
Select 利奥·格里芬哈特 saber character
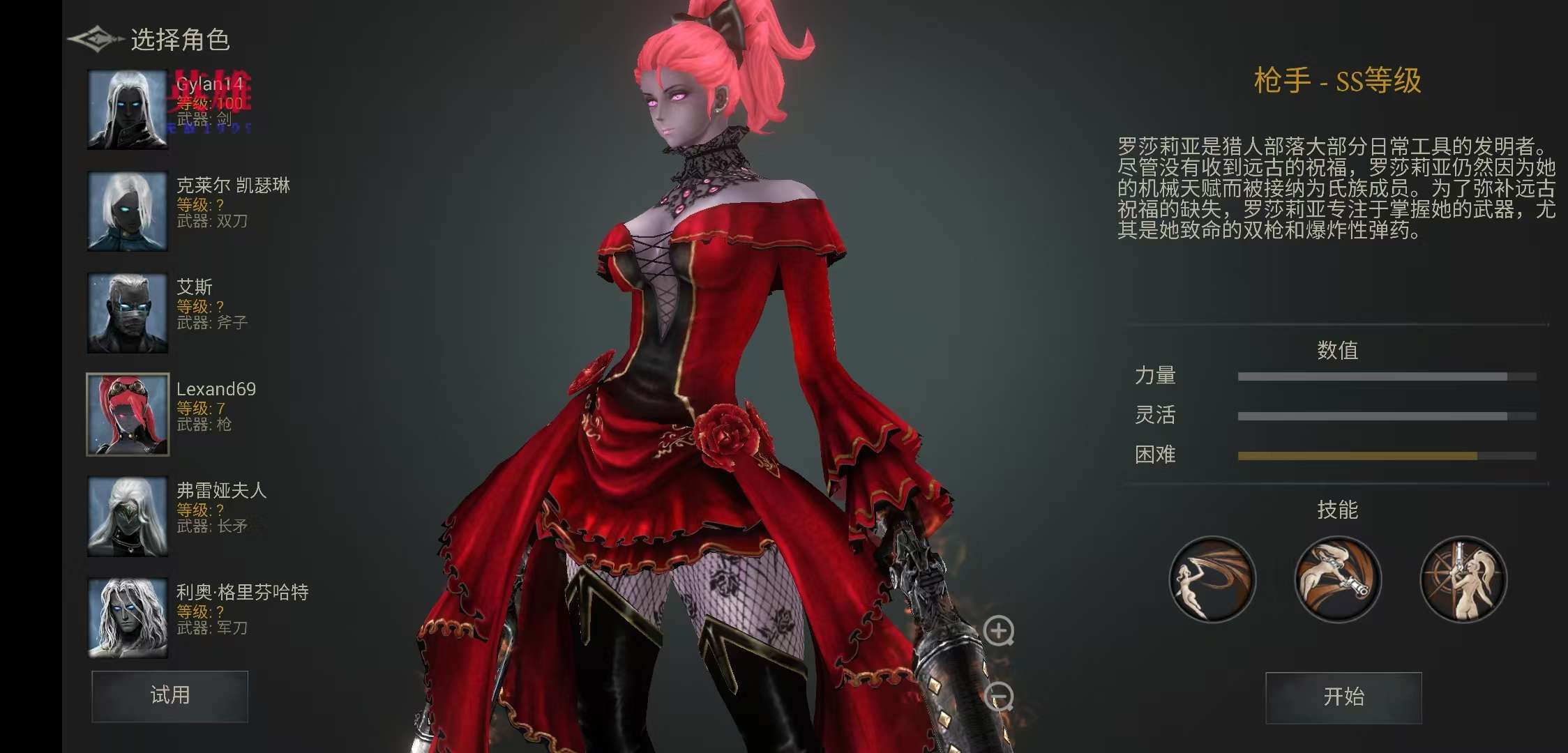tap(128, 618)
